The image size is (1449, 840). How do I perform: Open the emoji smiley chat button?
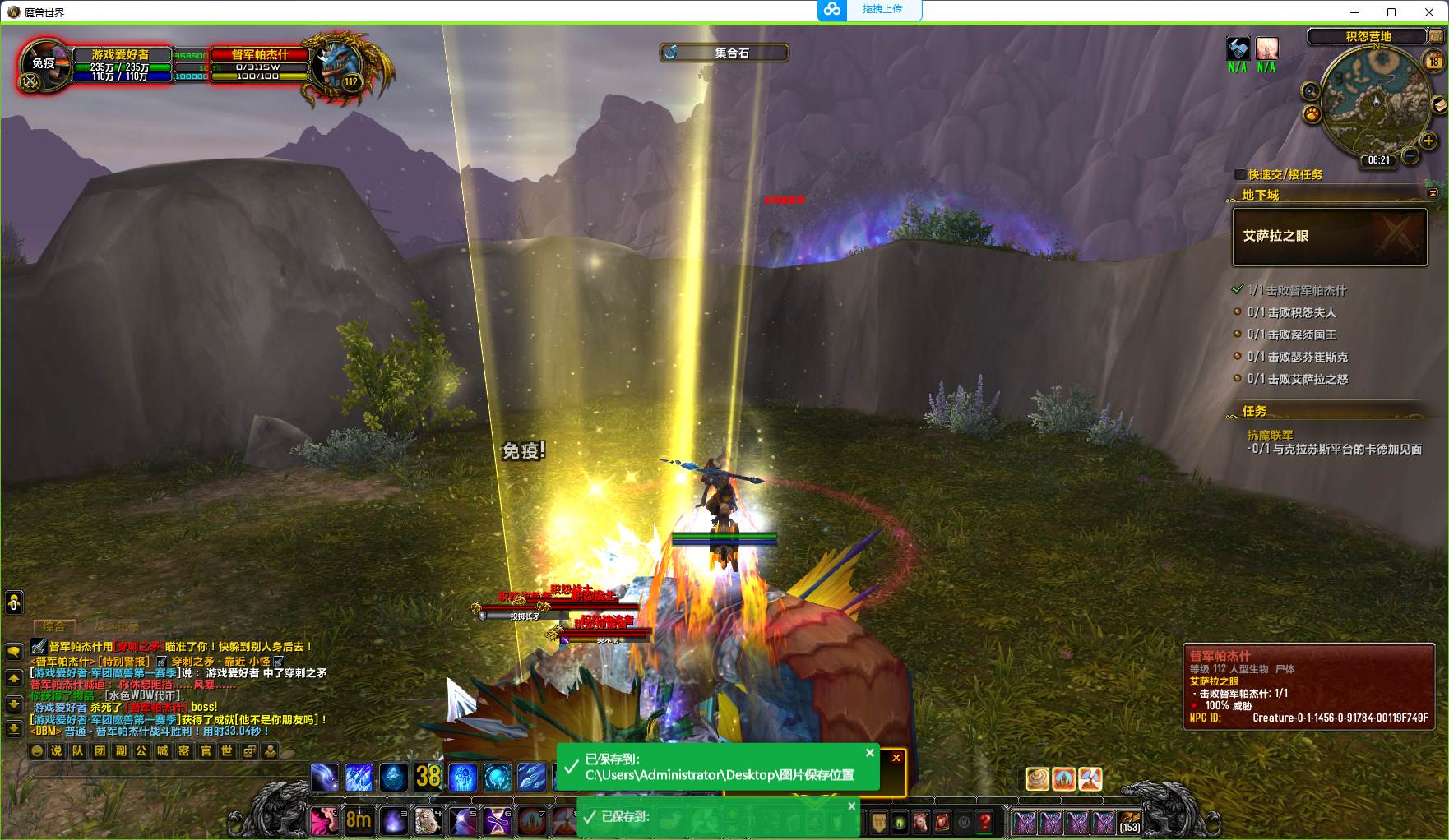[36, 750]
